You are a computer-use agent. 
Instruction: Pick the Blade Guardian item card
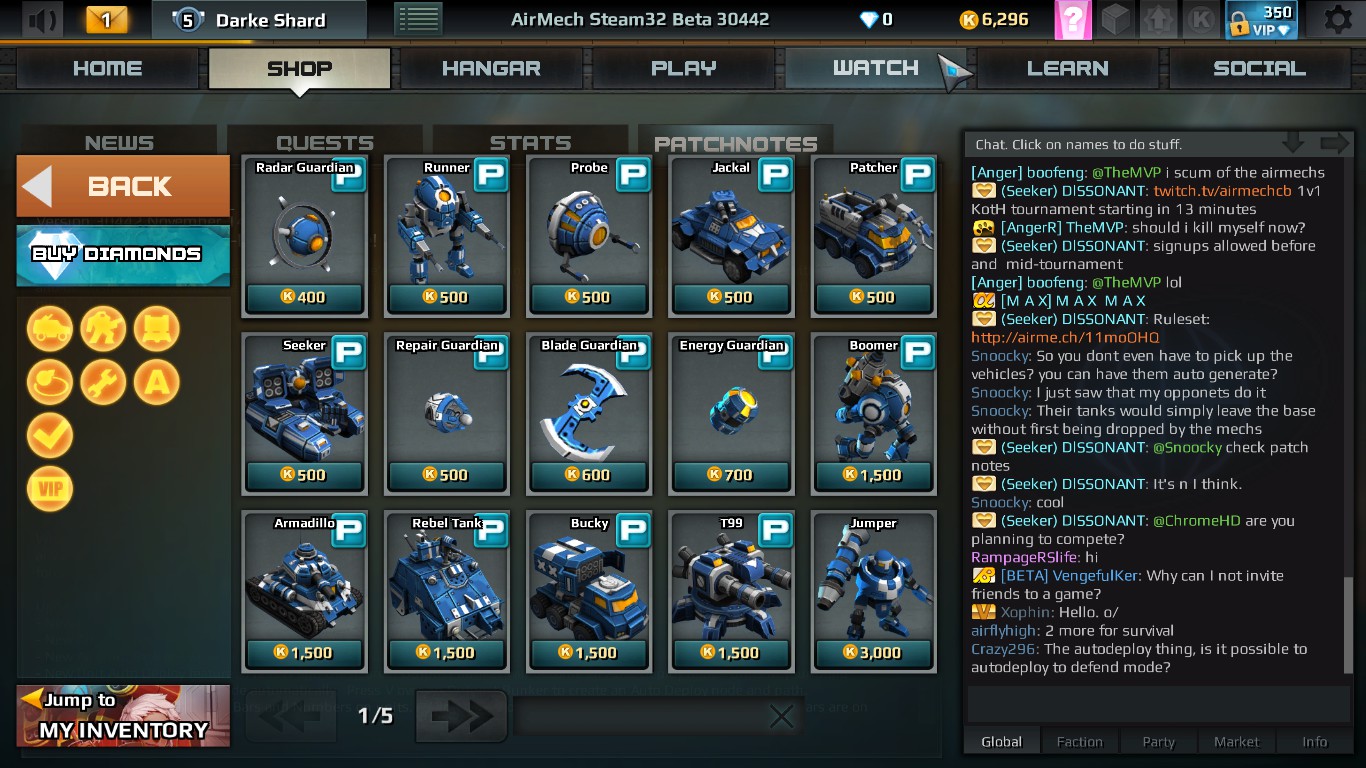click(589, 414)
